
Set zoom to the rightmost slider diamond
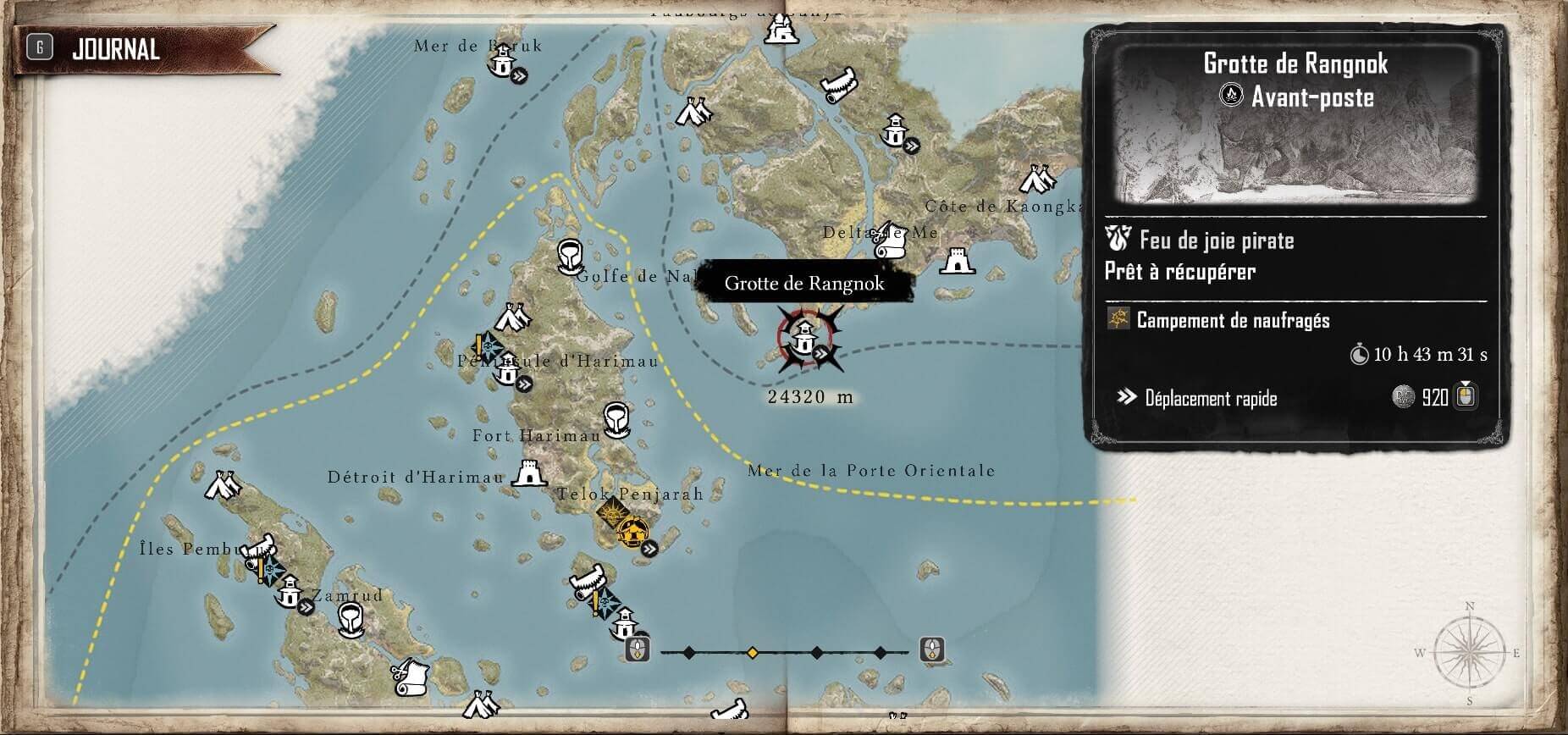(x=880, y=652)
